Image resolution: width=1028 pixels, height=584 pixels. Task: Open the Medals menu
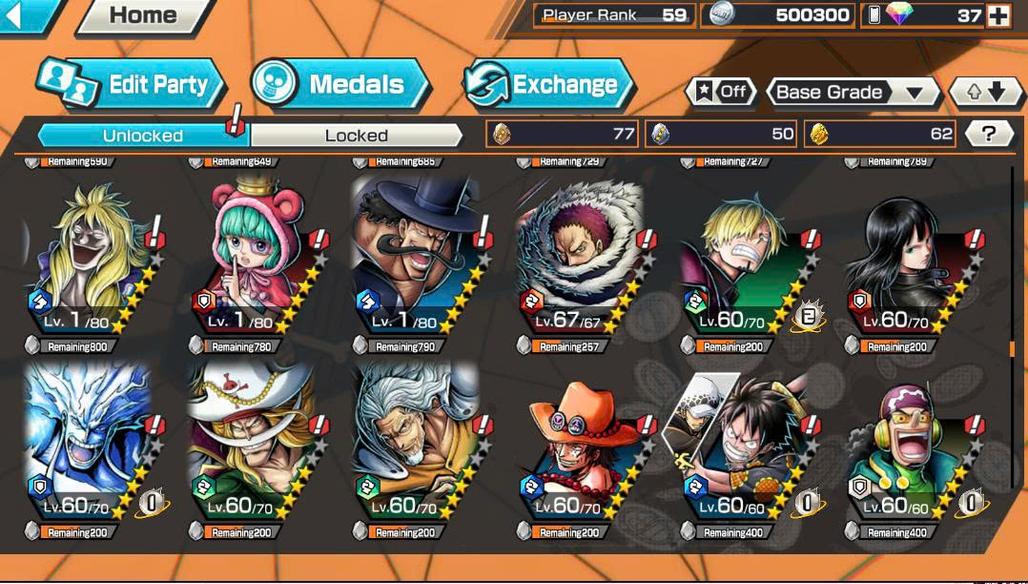coord(340,84)
